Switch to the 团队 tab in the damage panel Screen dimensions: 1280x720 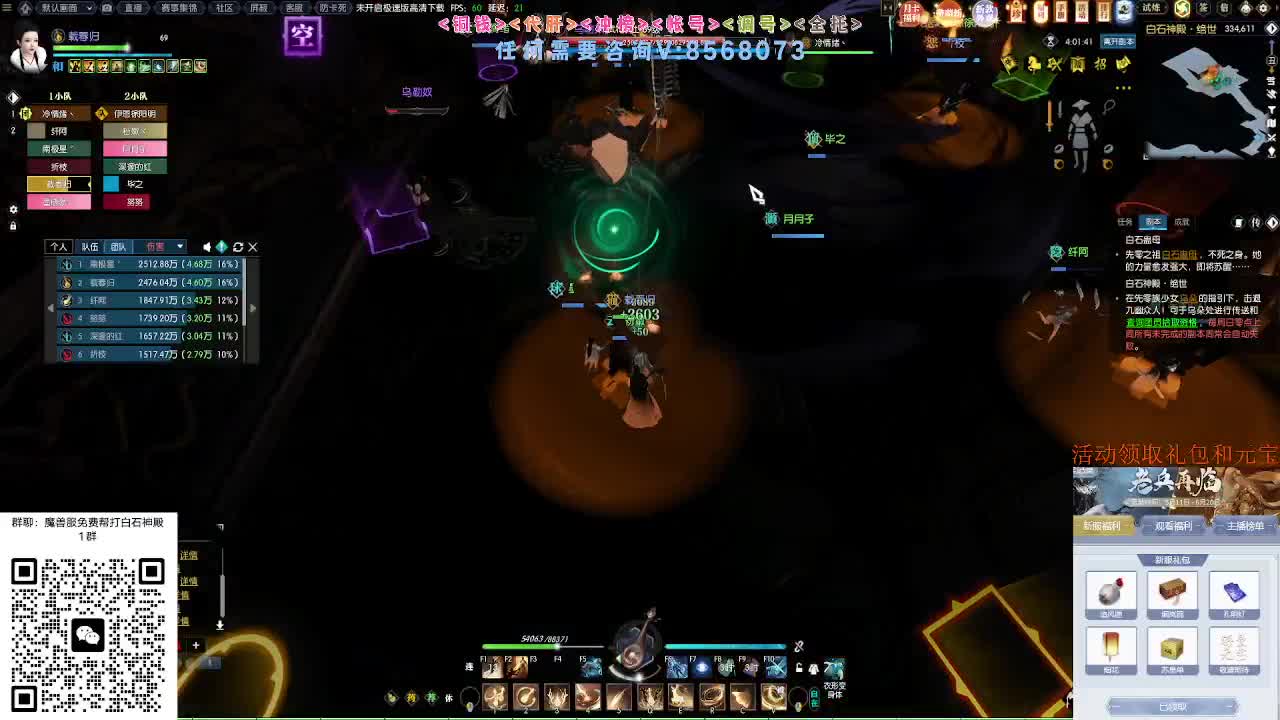[x=119, y=246]
